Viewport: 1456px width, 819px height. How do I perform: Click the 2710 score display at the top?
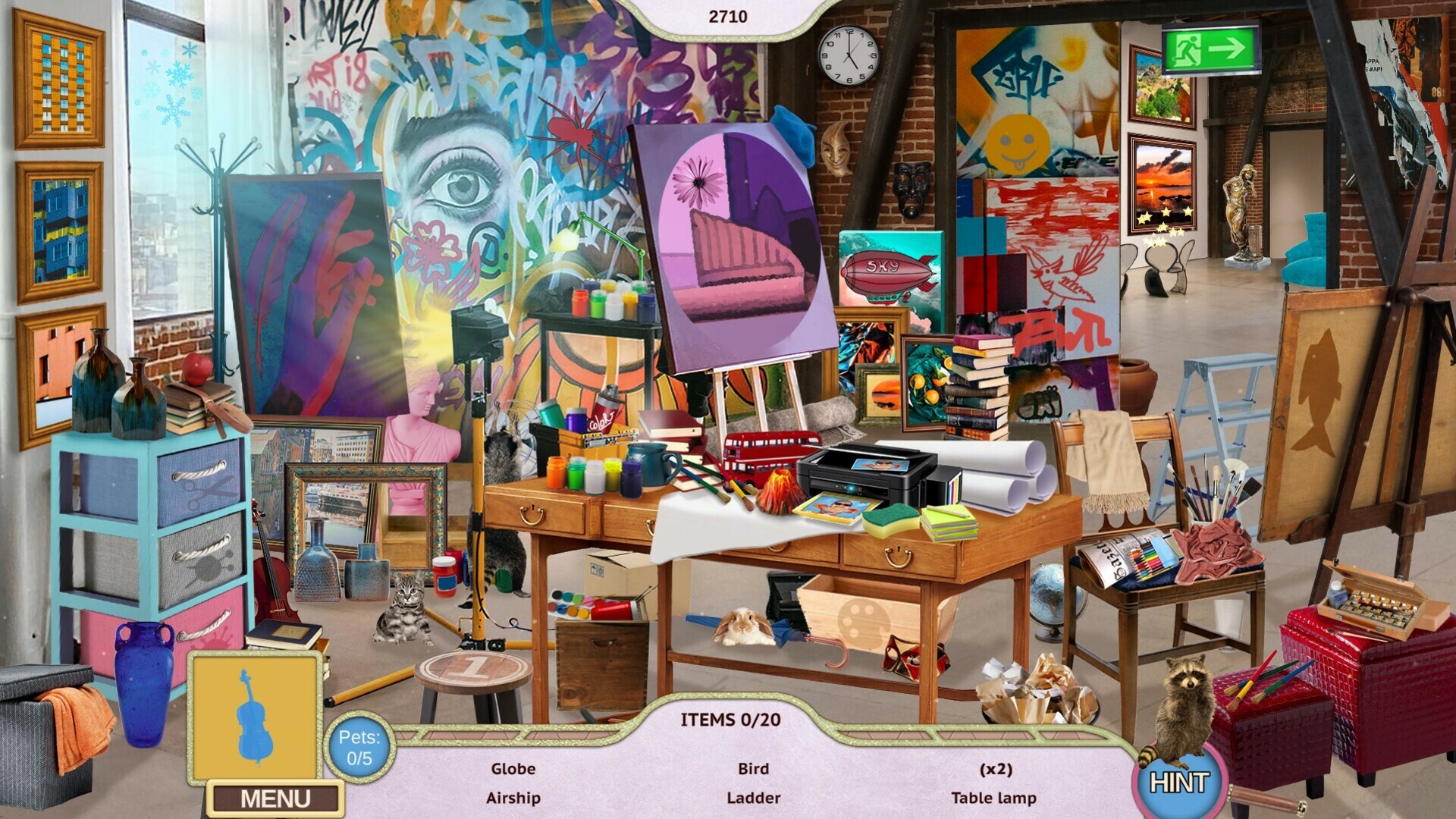(x=730, y=14)
